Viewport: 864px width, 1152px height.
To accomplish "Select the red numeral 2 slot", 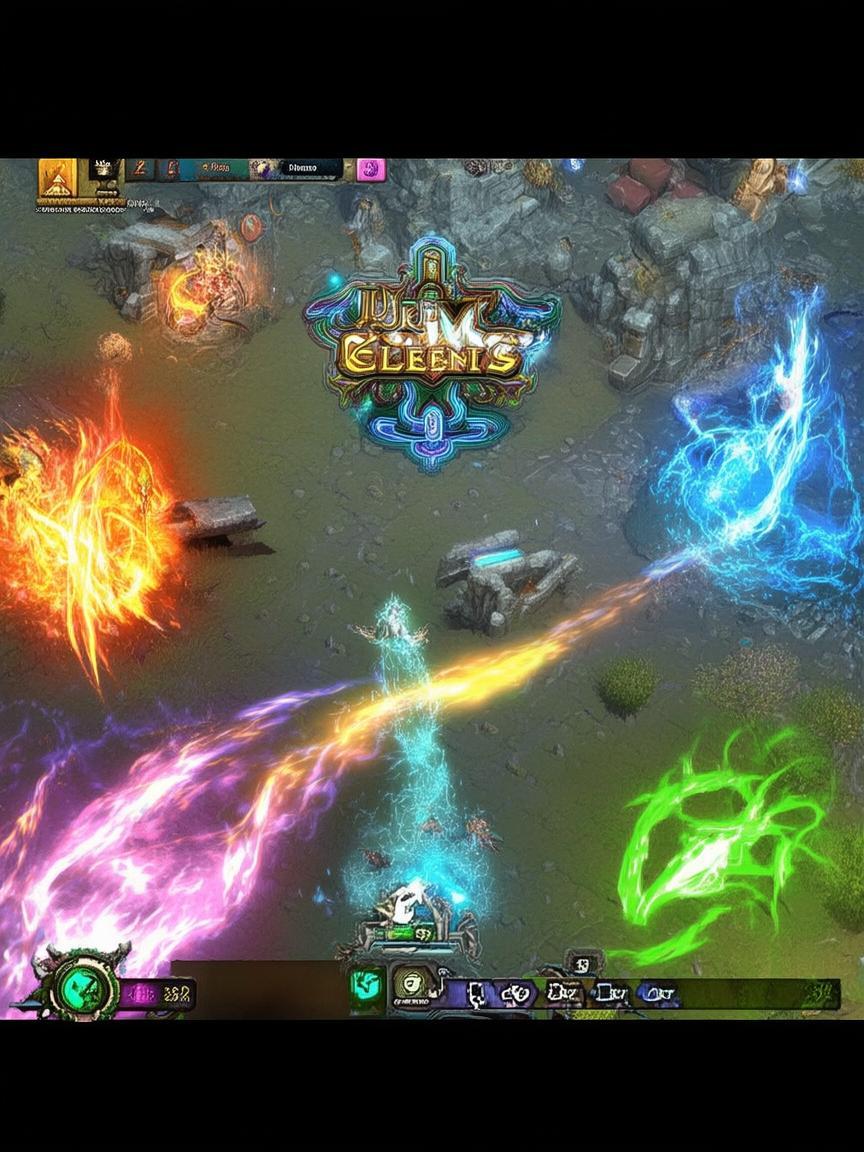I will pos(141,168).
